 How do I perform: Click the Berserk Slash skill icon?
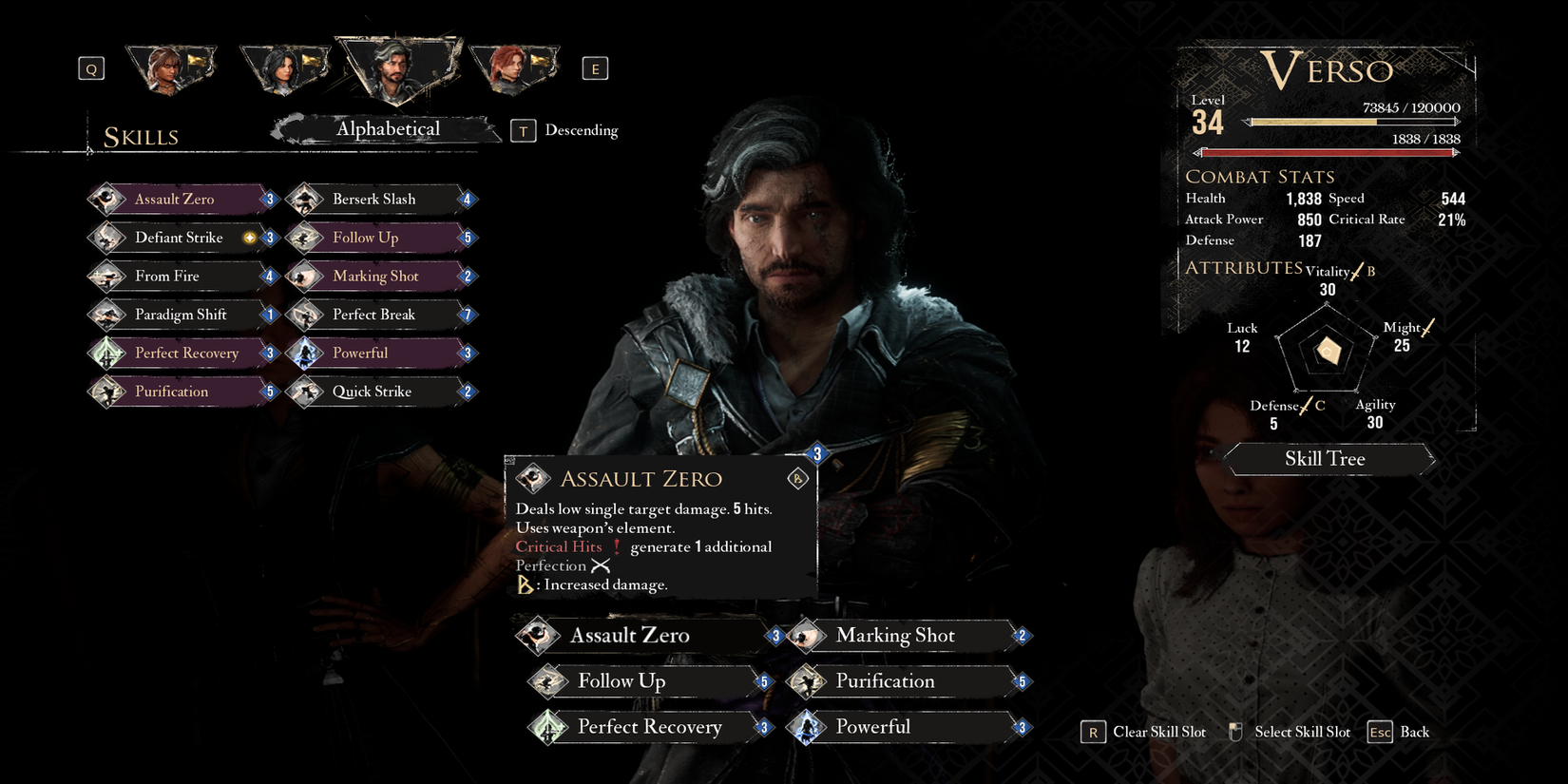[x=305, y=199]
